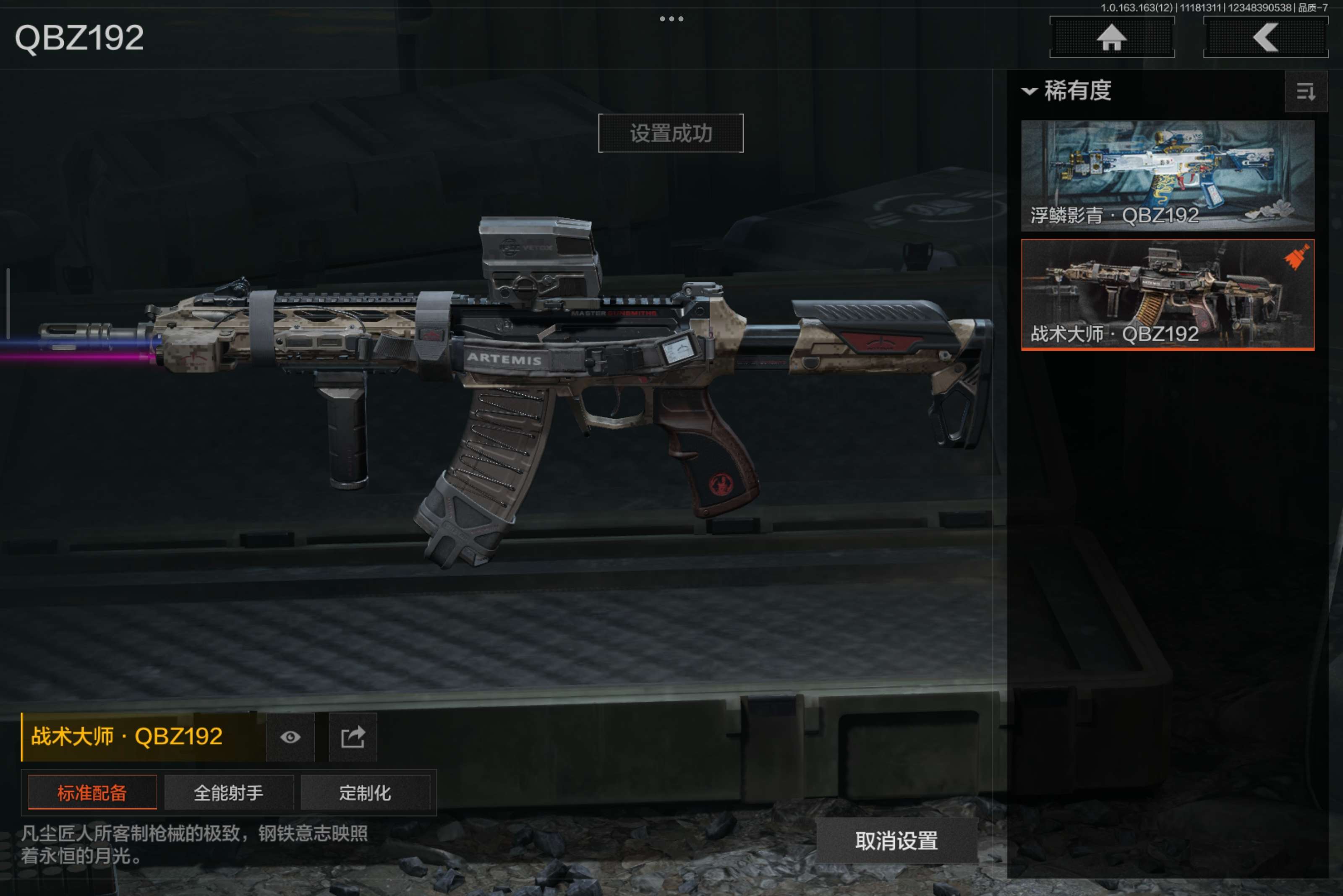Switch to the 全能射手 tab
1343x896 pixels.
[229, 792]
